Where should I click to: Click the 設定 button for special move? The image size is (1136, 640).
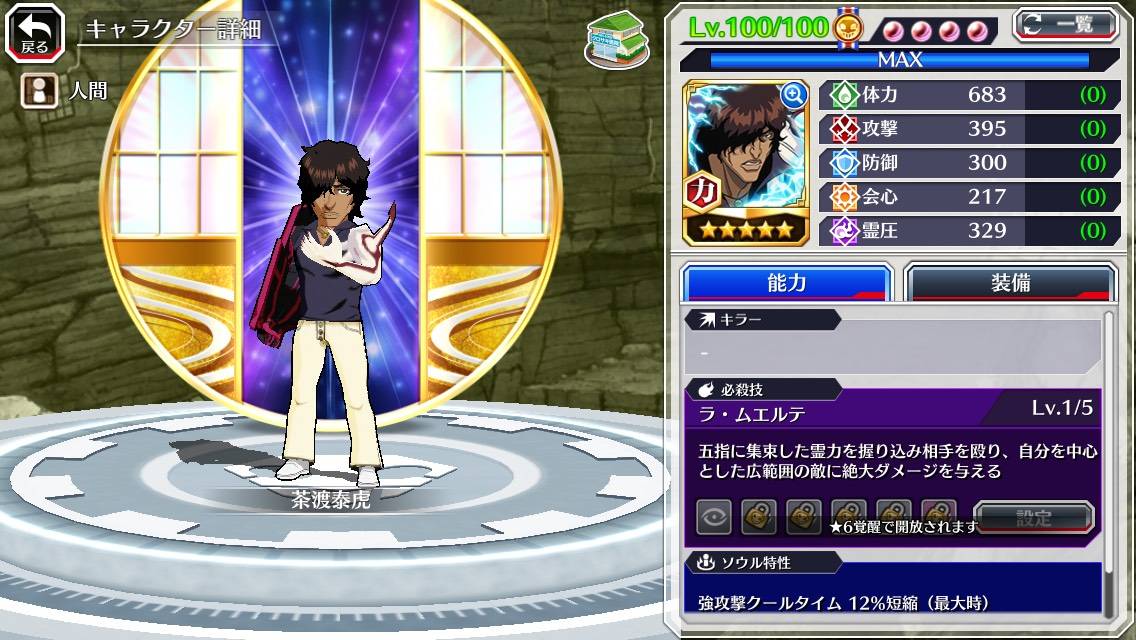point(1033,518)
